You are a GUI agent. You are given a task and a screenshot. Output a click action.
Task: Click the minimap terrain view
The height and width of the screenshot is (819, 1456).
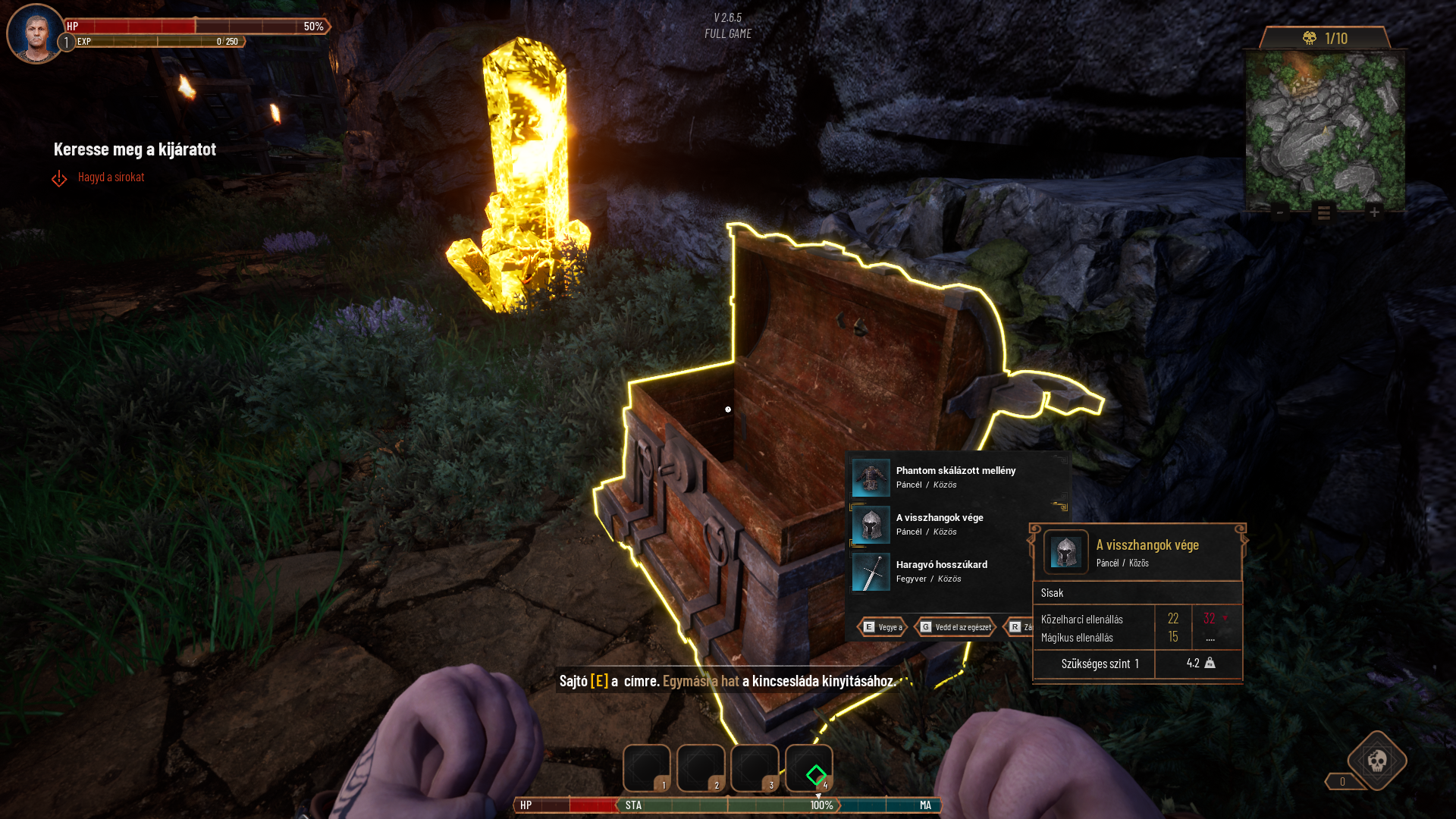(1325, 130)
